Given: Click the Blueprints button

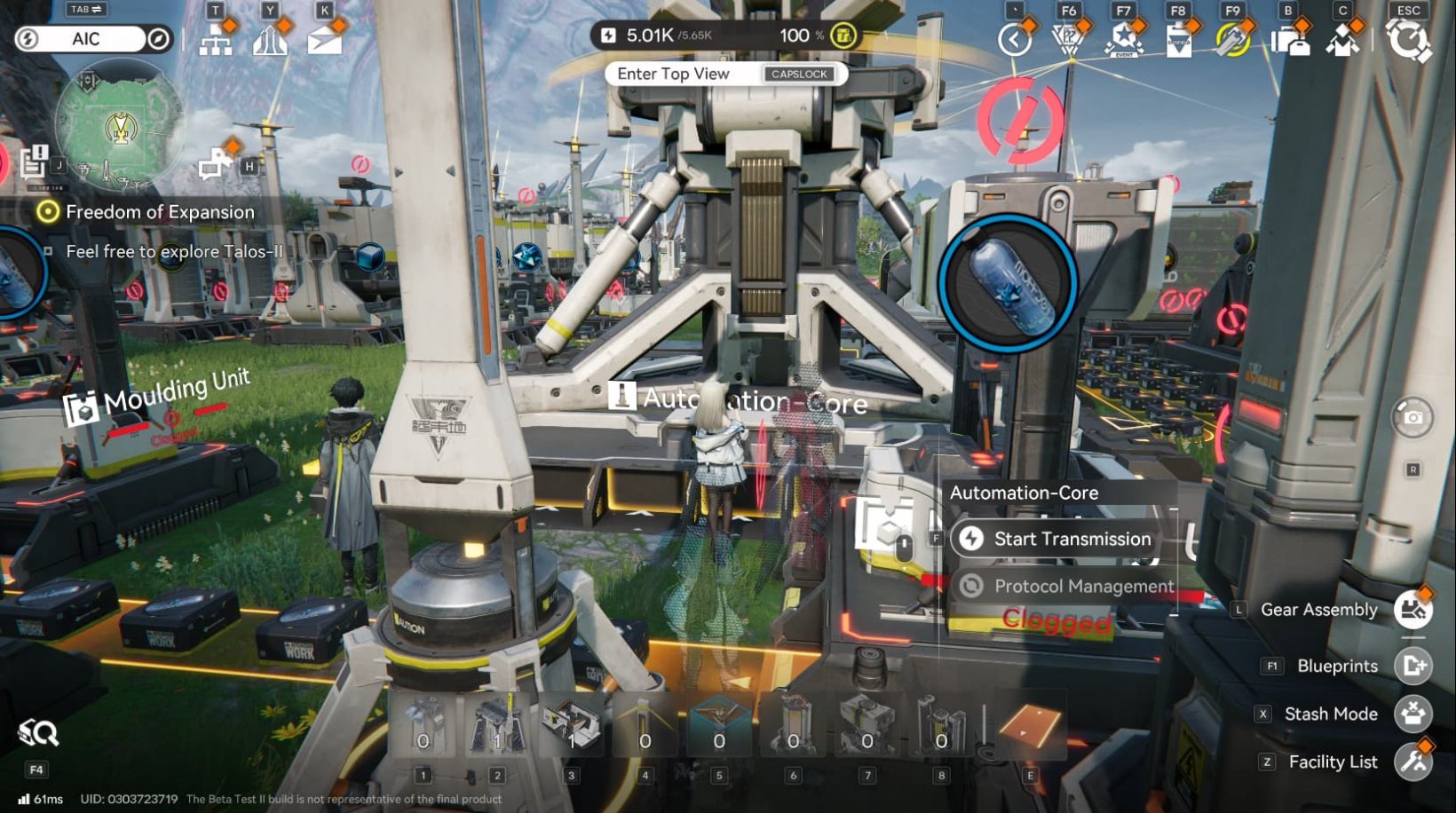Looking at the screenshot, I should [x=1411, y=666].
